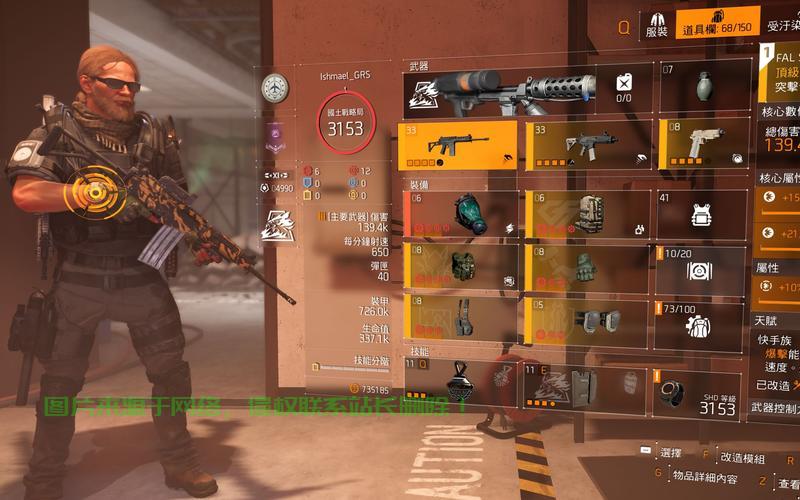Click the airplane emblem badge

point(274,88)
